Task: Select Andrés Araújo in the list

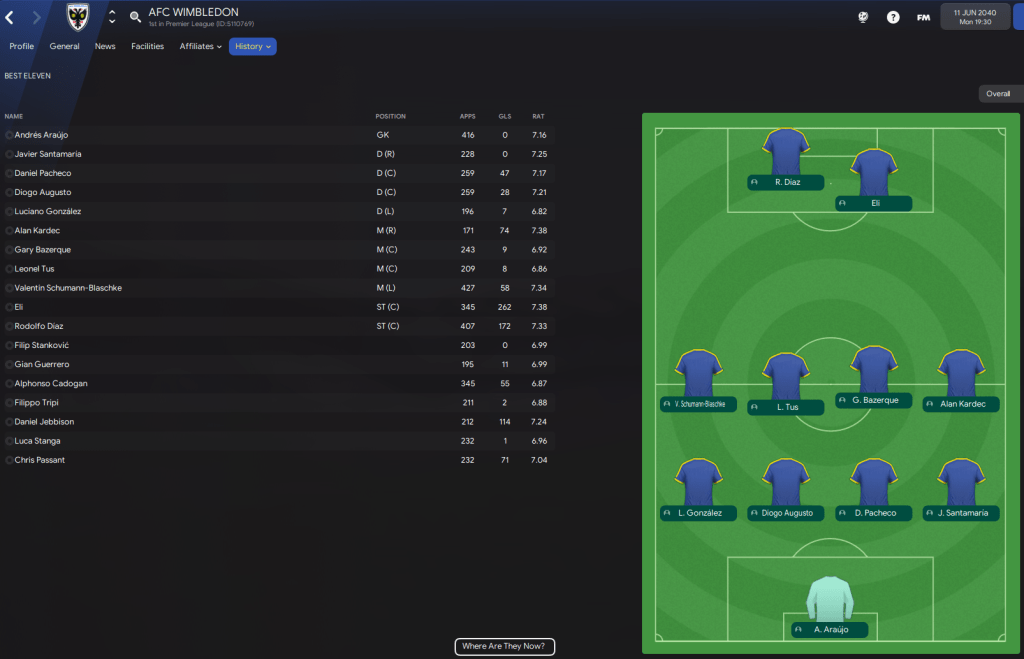Action: [x=42, y=135]
